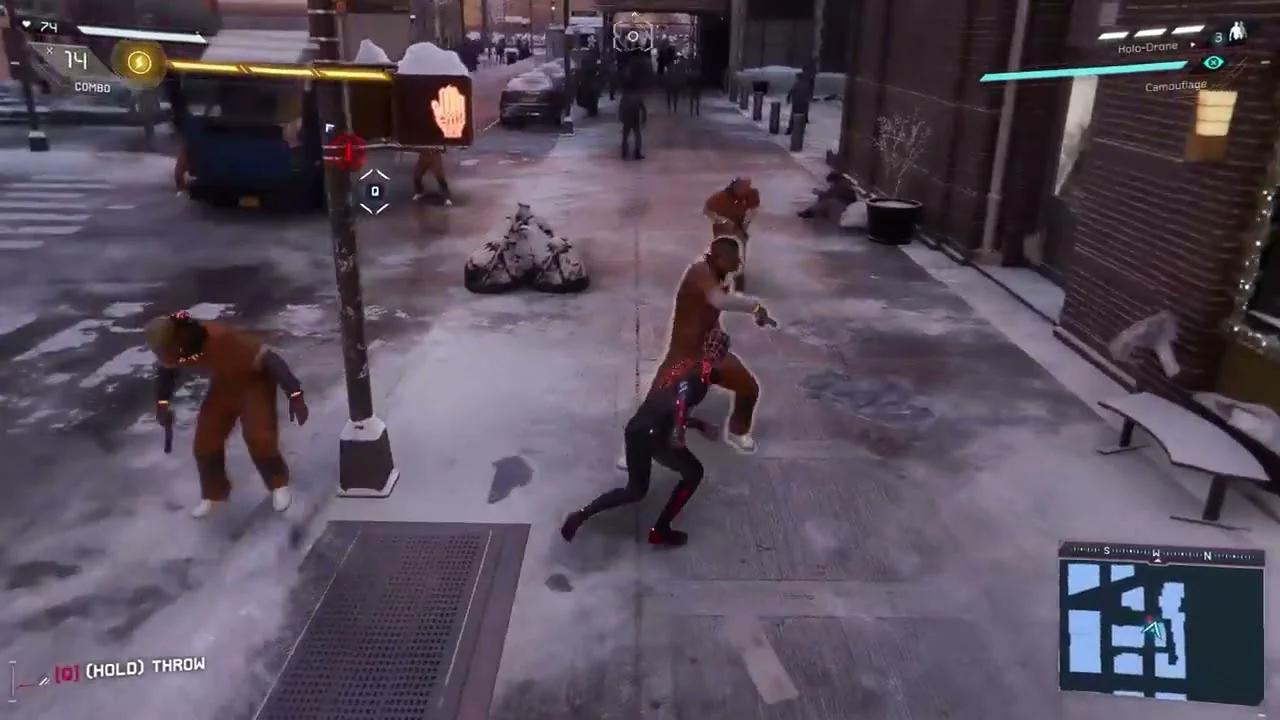Click the central aiming crosshair
1280x720 pixels.
634,36
